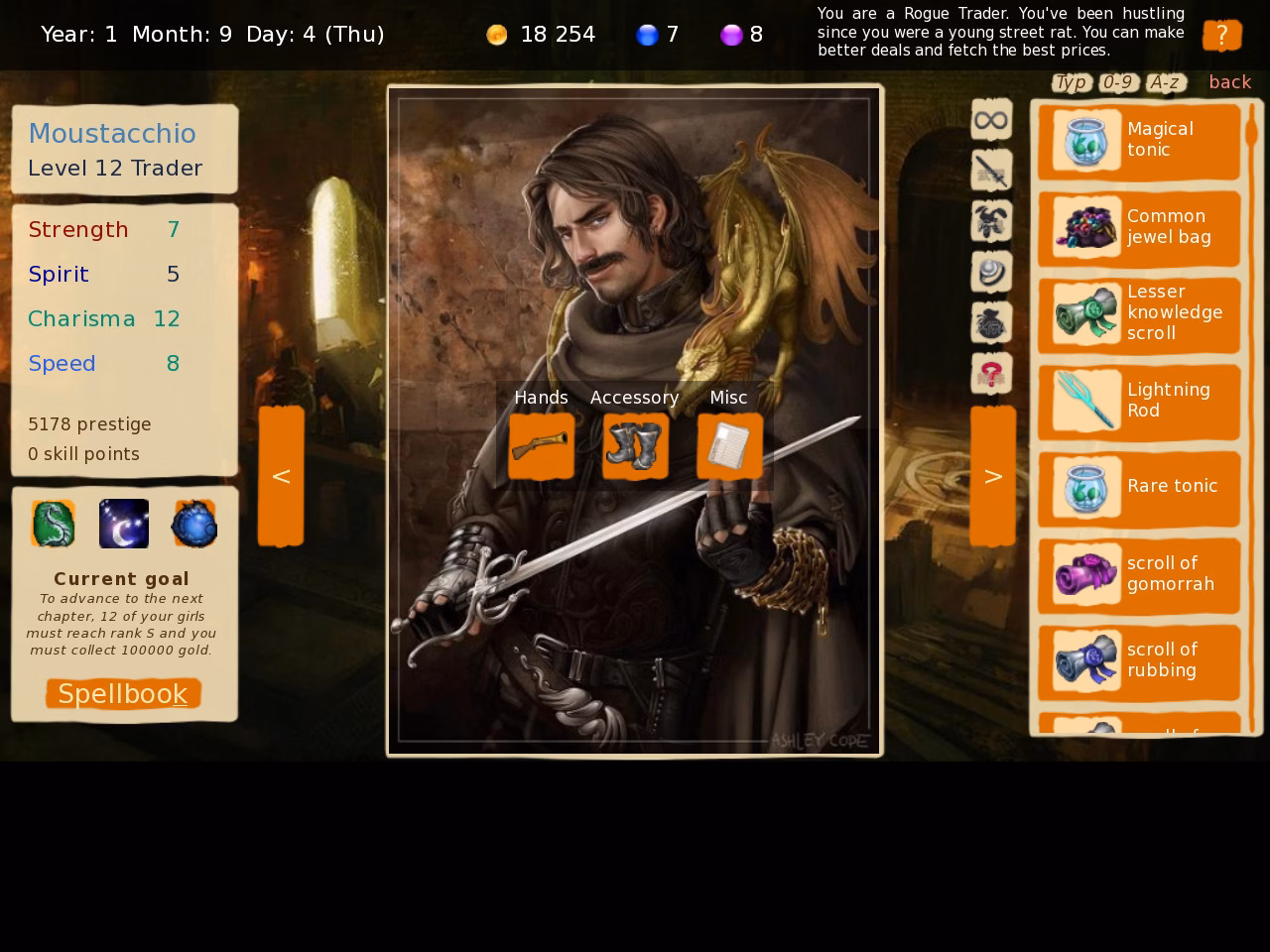Click the green serpent emblem below stats
This screenshot has width=1270, height=952.
[53, 524]
